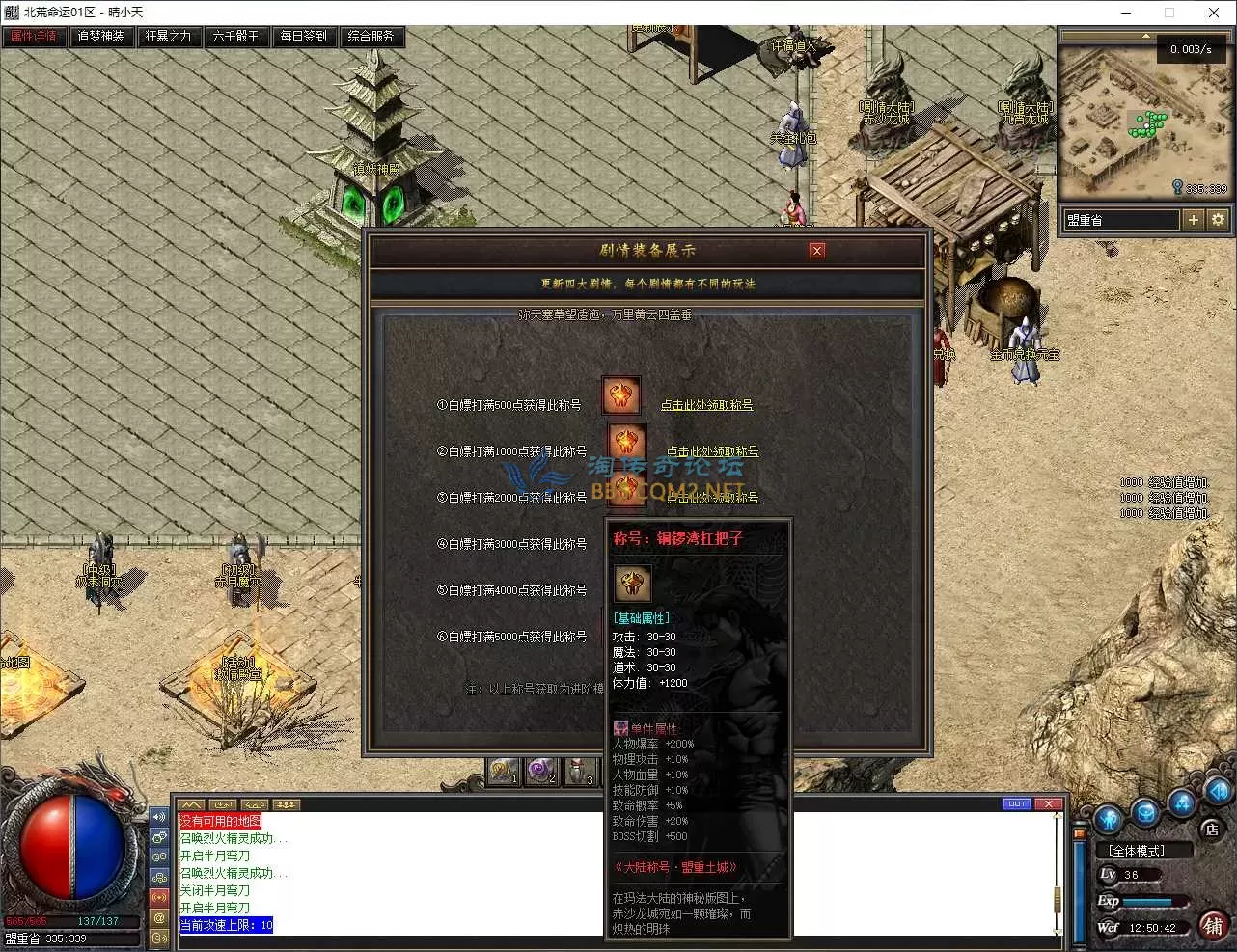This screenshot has width=1237, height=952.
Task: Use the hotbar item in slot 1
Action: 503,772
